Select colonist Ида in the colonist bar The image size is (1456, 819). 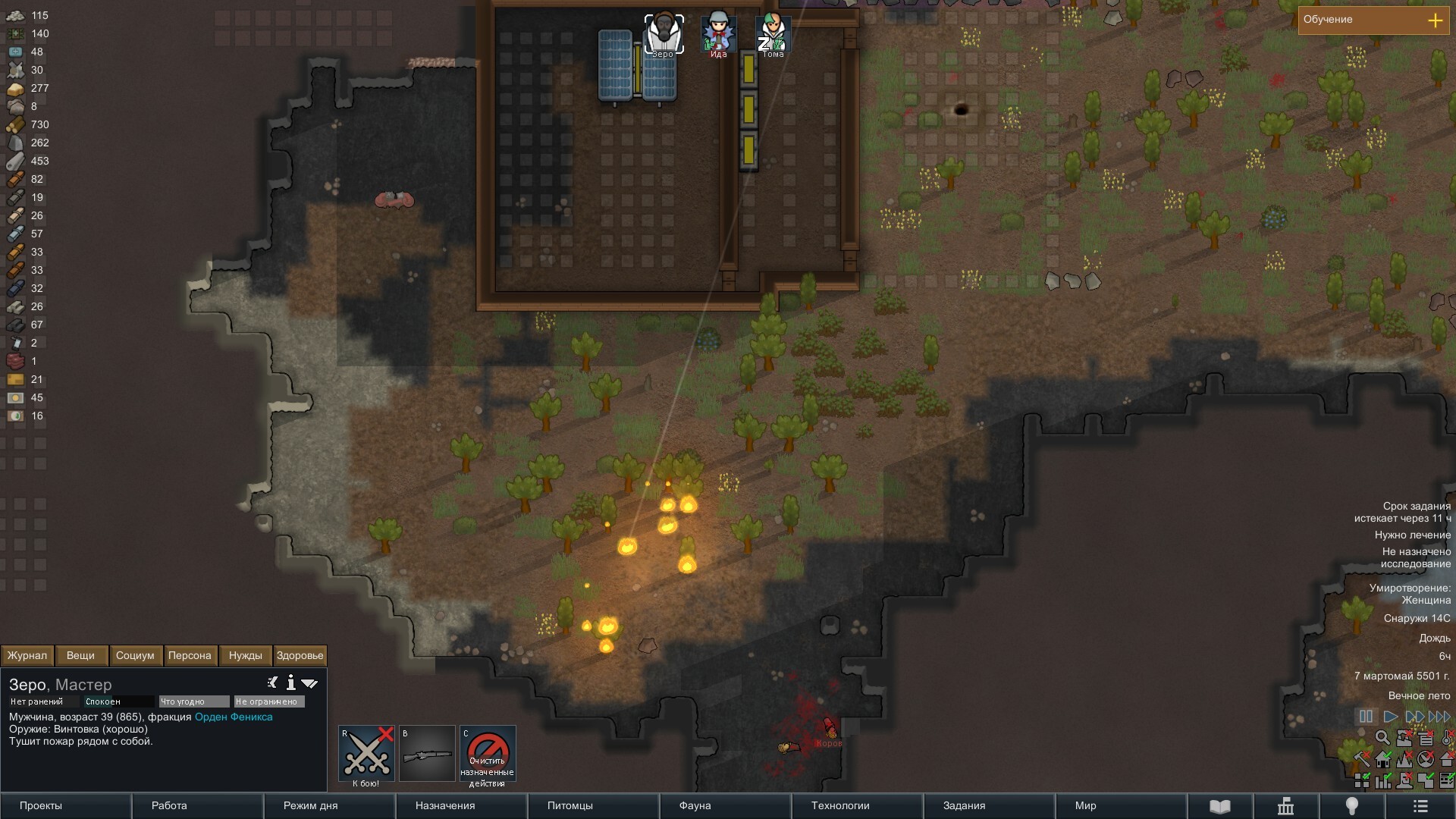coord(718,33)
